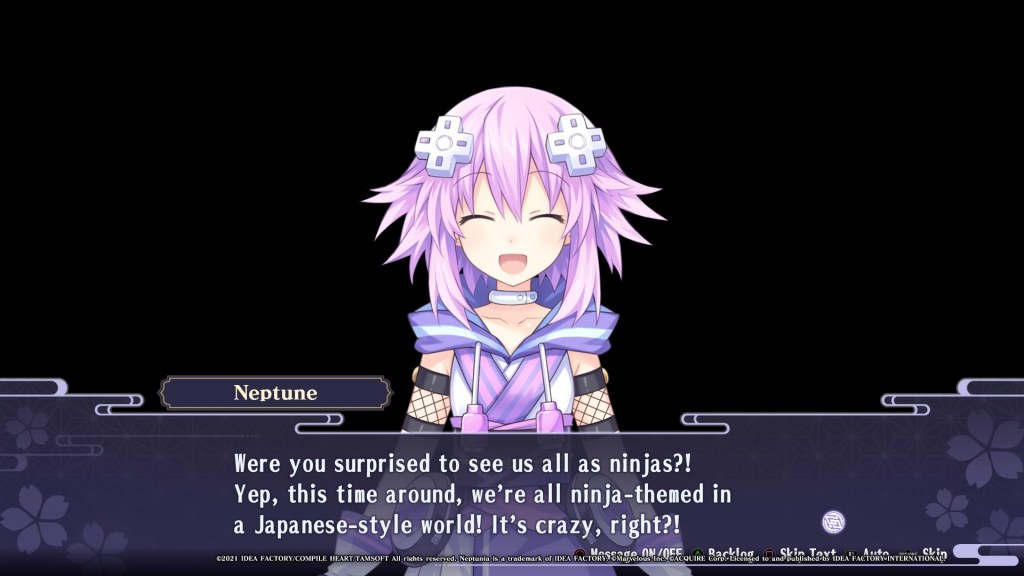Toggle the Message ON/OFF option
Image resolution: width=1024 pixels, height=576 pixels.
tap(637, 553)
